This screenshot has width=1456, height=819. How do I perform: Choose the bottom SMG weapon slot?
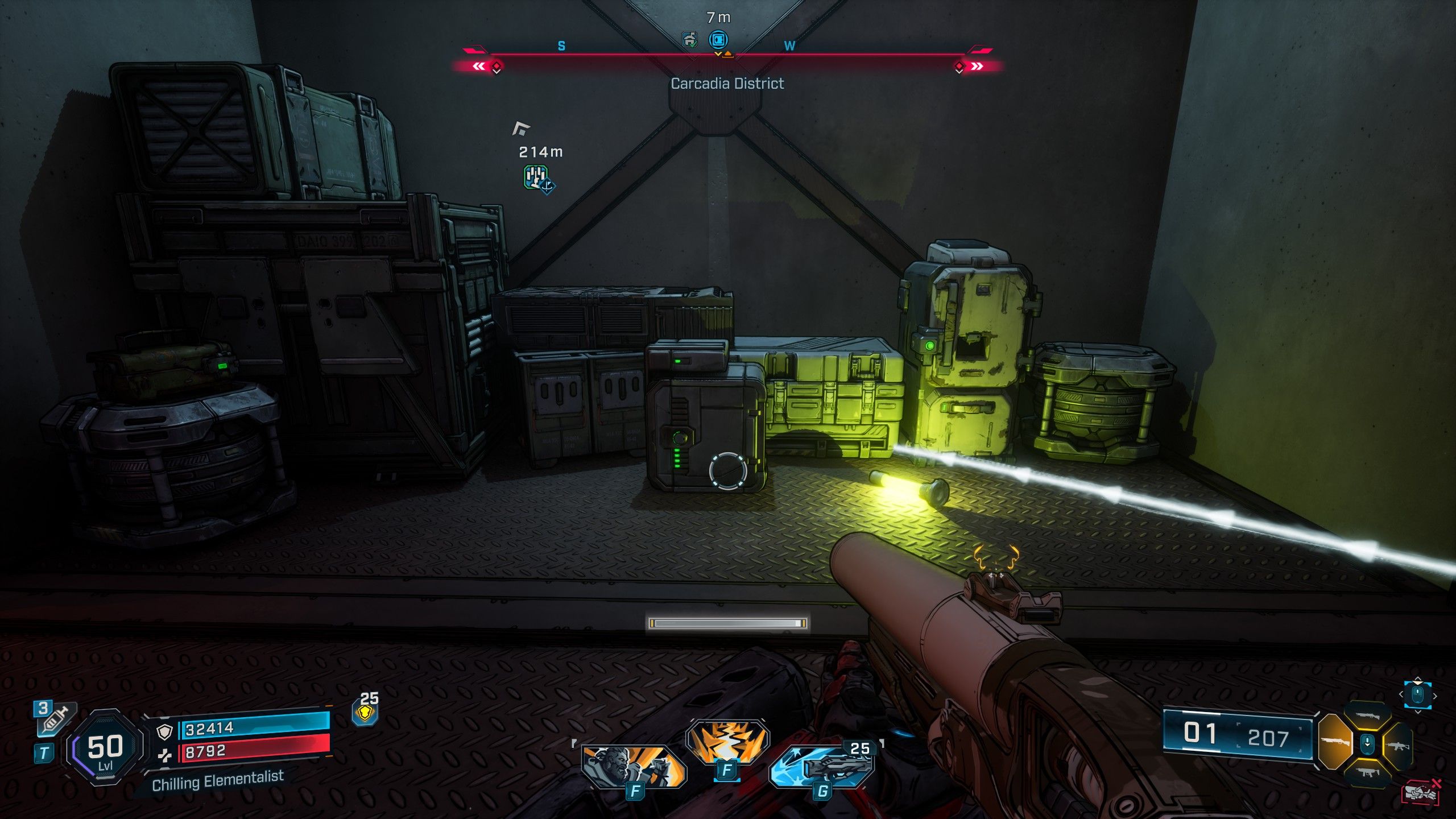tap(1367, 772)
